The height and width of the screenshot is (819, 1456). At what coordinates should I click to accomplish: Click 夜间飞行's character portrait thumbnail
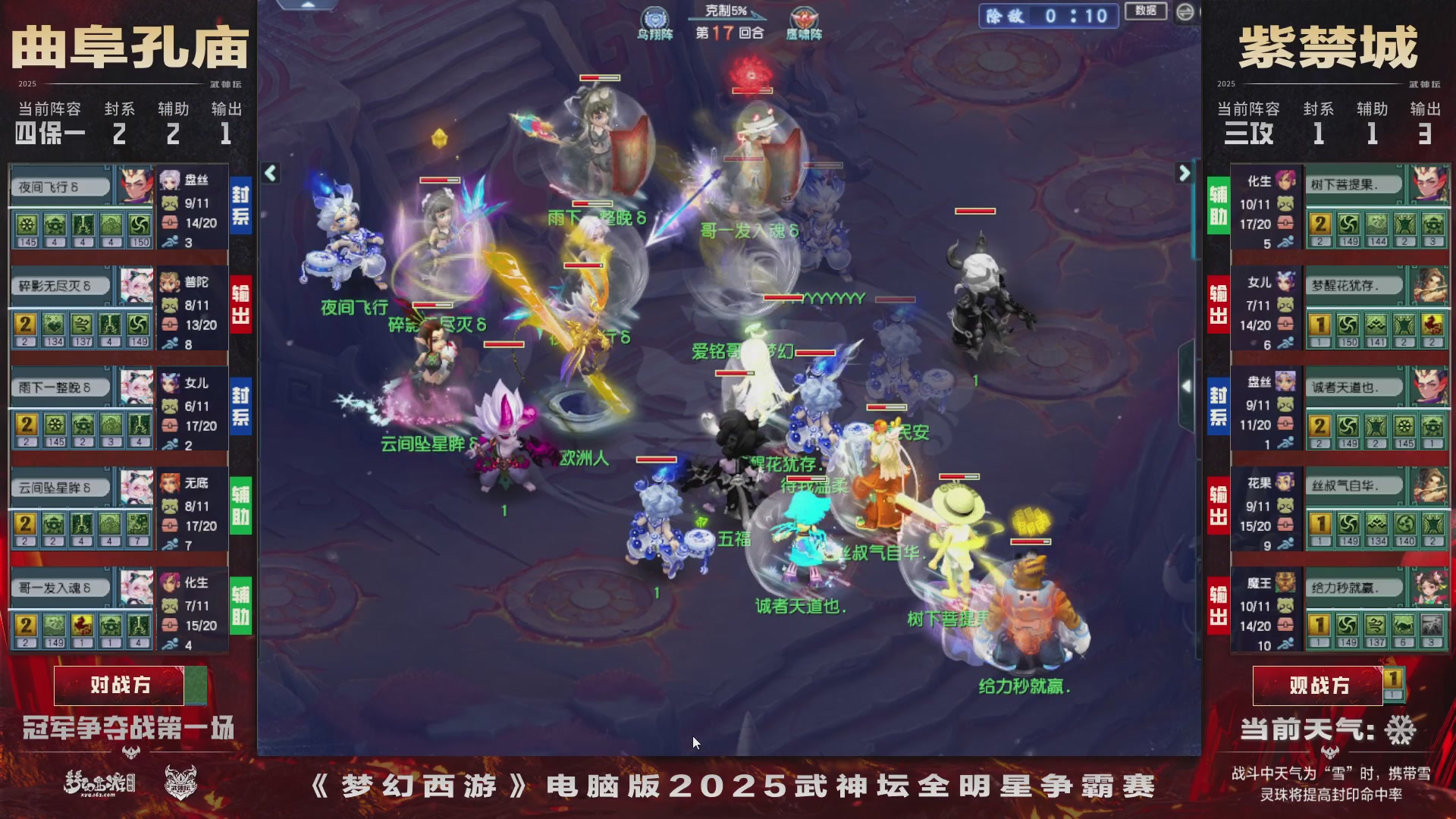(134, 184)
